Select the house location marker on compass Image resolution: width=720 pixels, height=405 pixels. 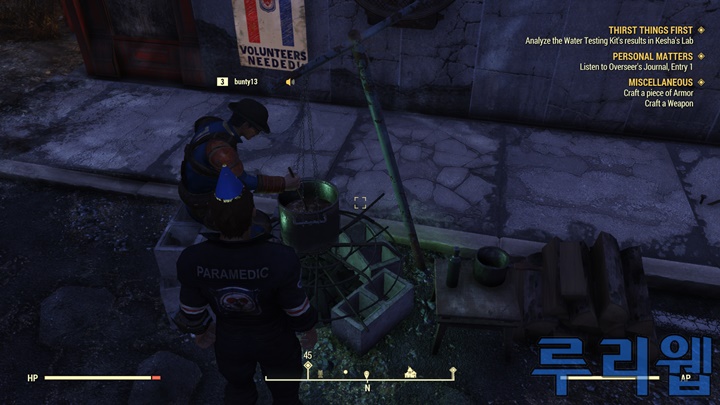tap(410, 372)
